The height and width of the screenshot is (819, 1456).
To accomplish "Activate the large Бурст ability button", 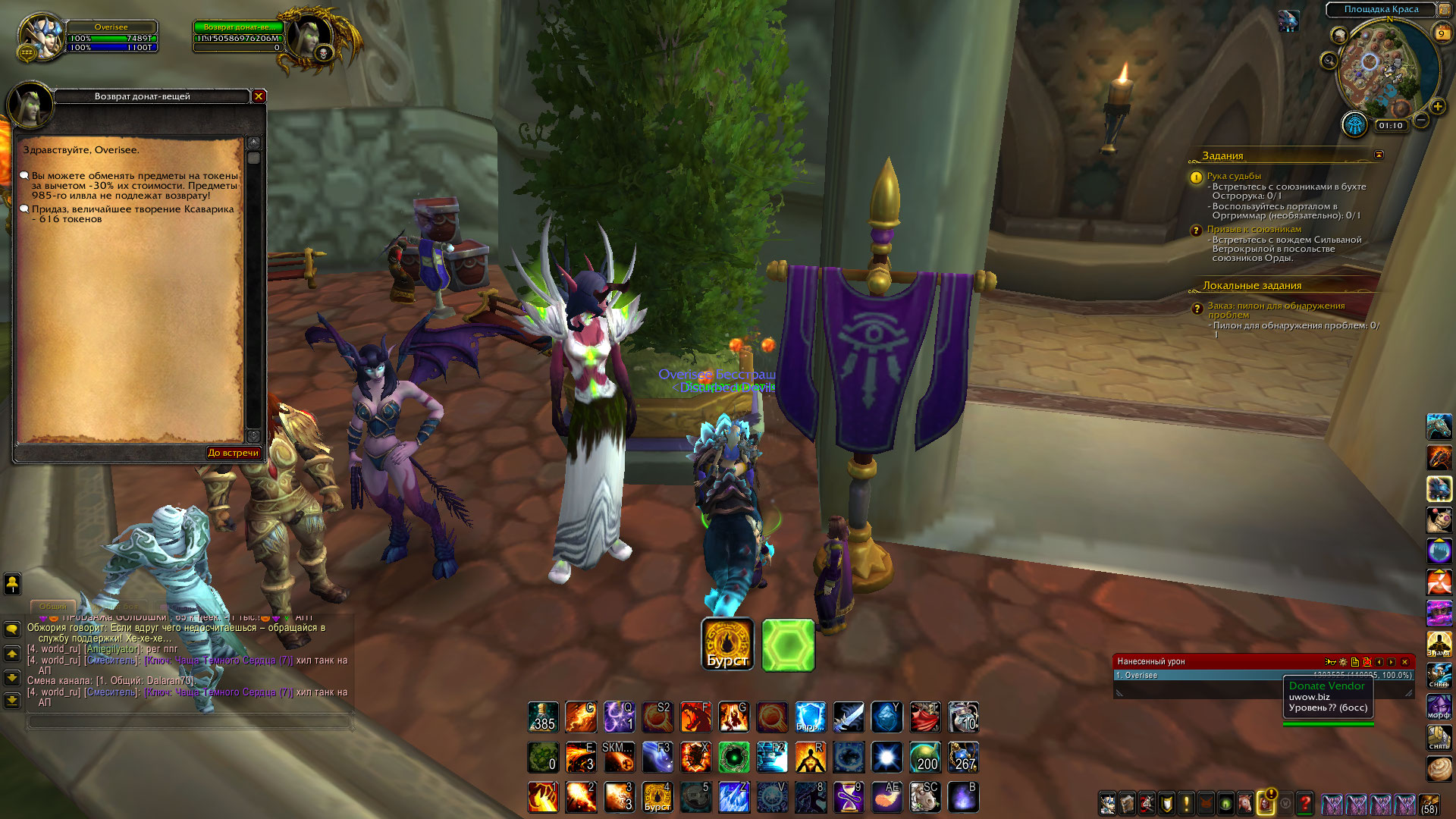I will pyautogui.click(x=727, y=645).
